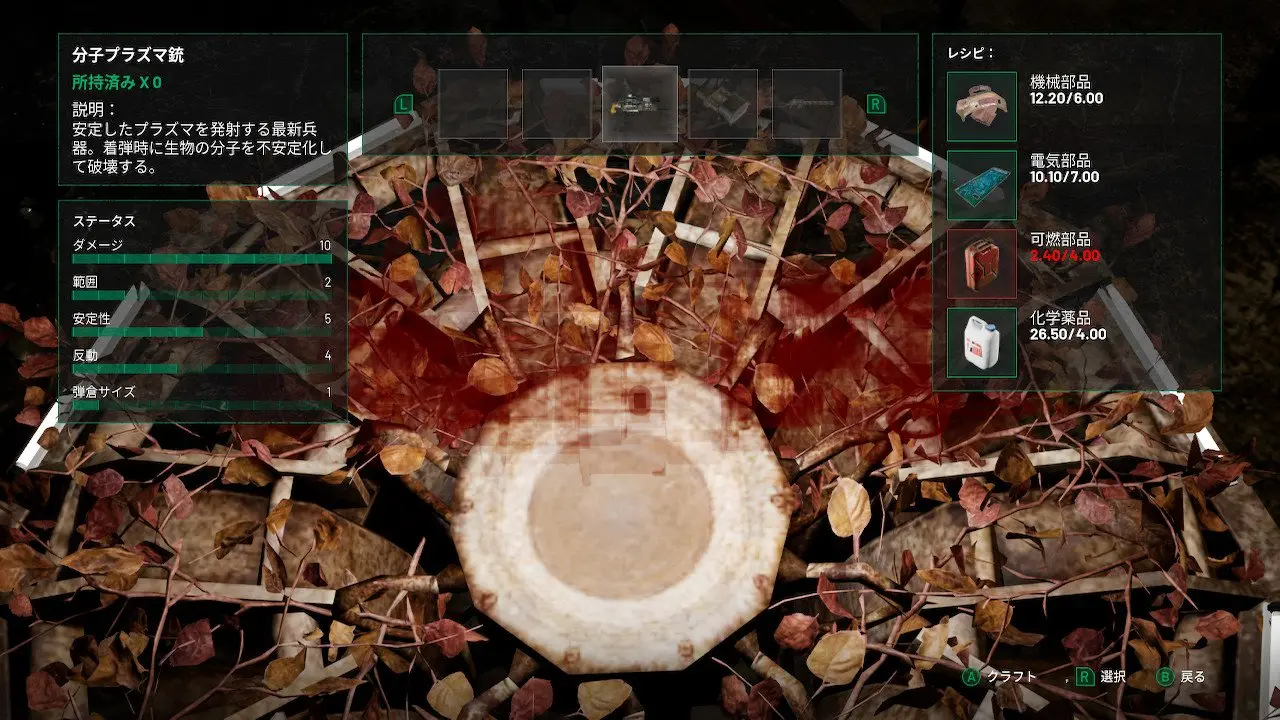
Task: Select the 機械部品 mechanical parts crate icon
Action: (981, 104)
